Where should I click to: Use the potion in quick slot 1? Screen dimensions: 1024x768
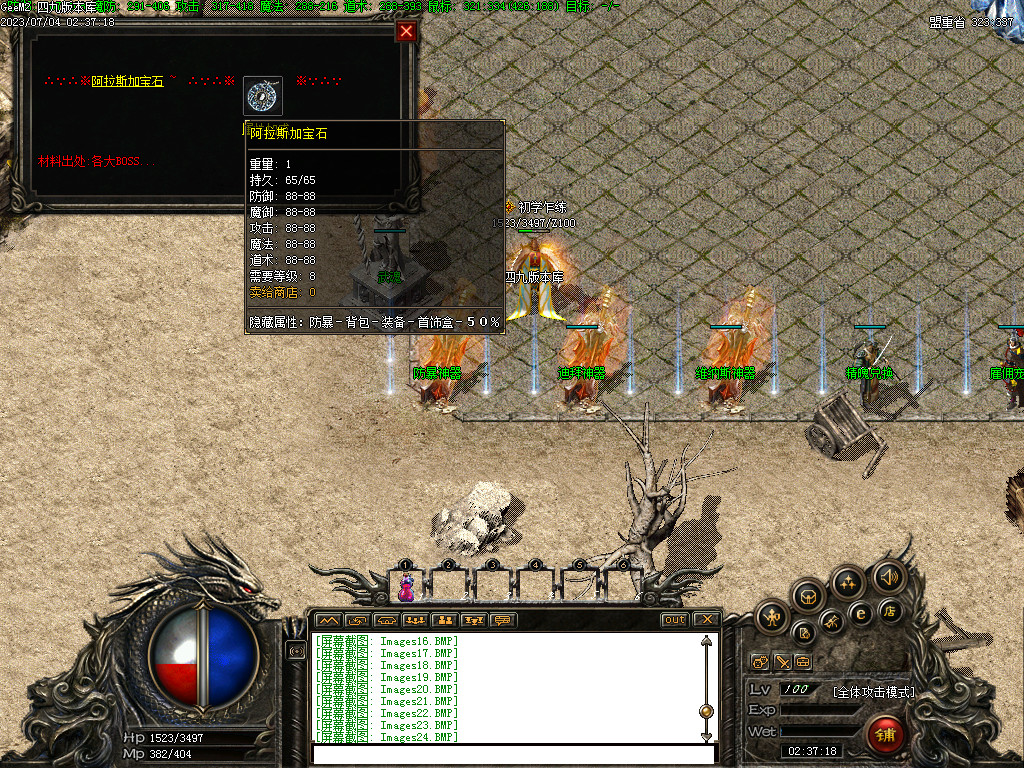click(406, 585)
